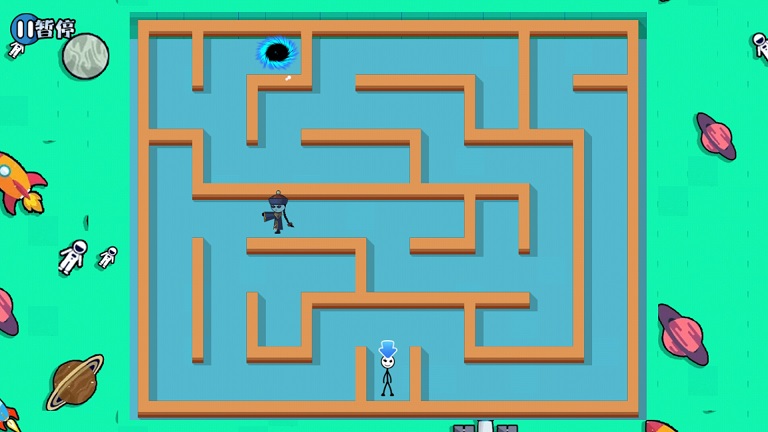The height and width of the screenshot is (432, 768).
Task: Pause the game with the 暂停 button
Action: click(42, 28)
